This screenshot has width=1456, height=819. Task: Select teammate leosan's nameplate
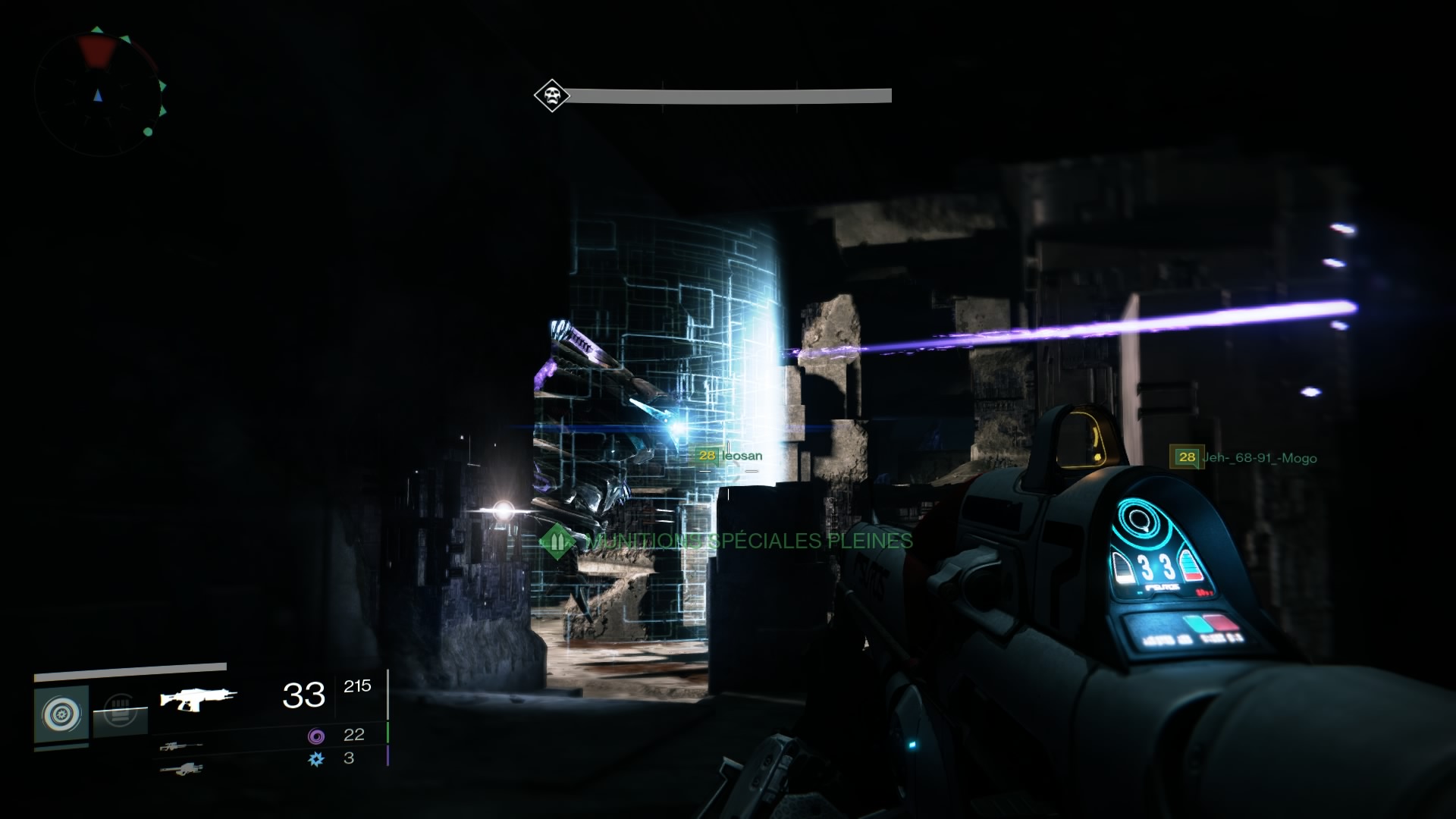(730, 456)
